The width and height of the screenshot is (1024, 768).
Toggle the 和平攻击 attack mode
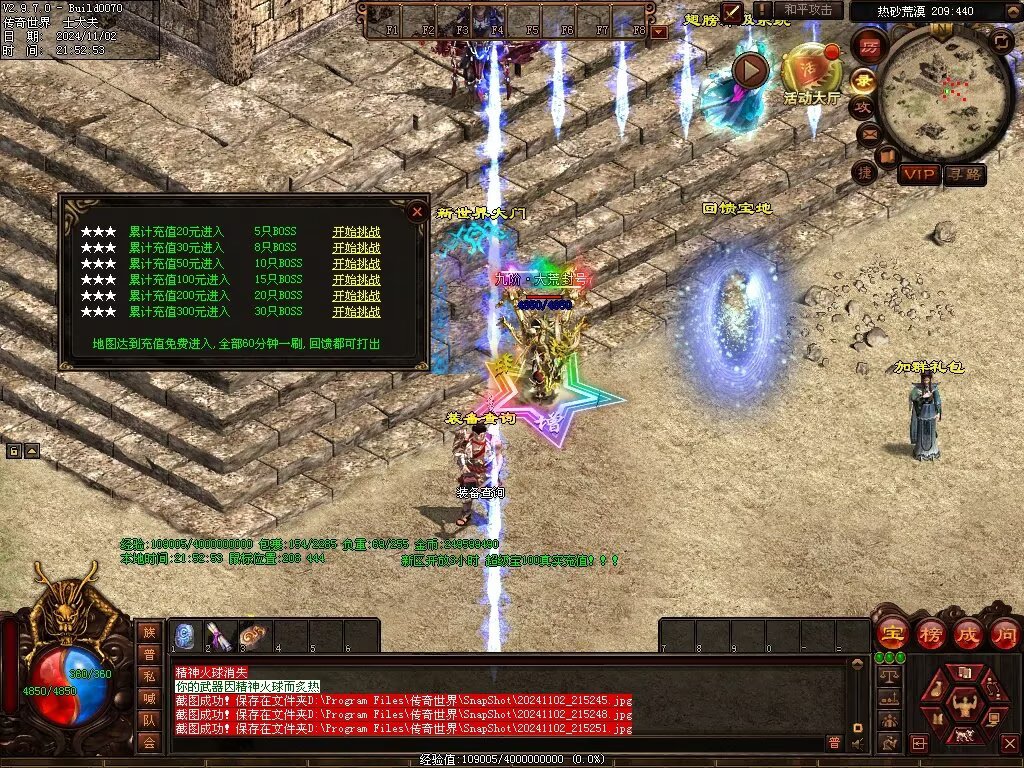[808, 10]
